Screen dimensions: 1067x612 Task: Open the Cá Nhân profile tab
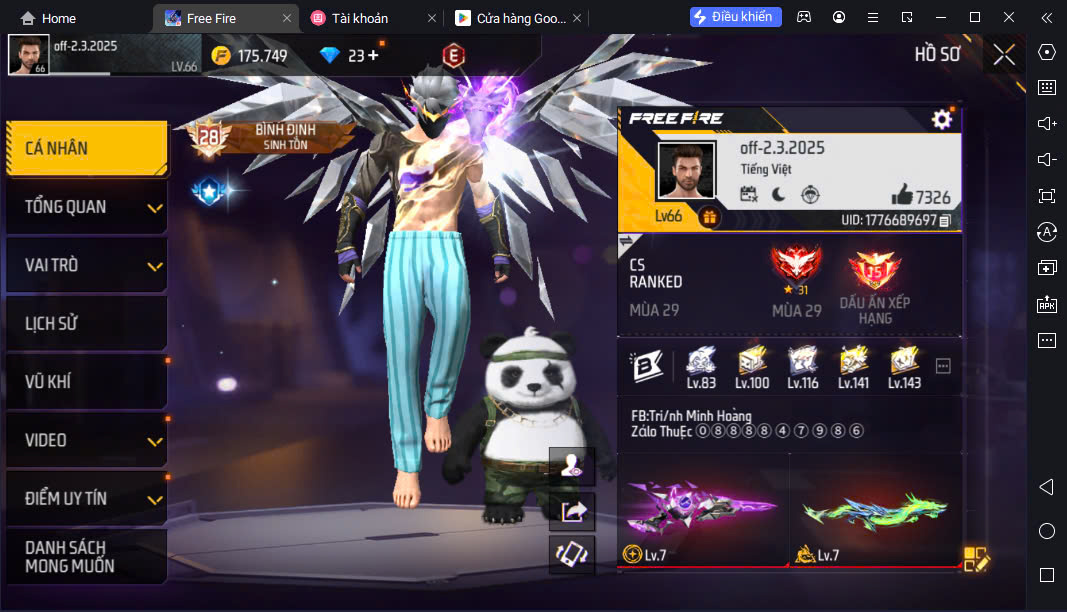[x=86, y=148]
